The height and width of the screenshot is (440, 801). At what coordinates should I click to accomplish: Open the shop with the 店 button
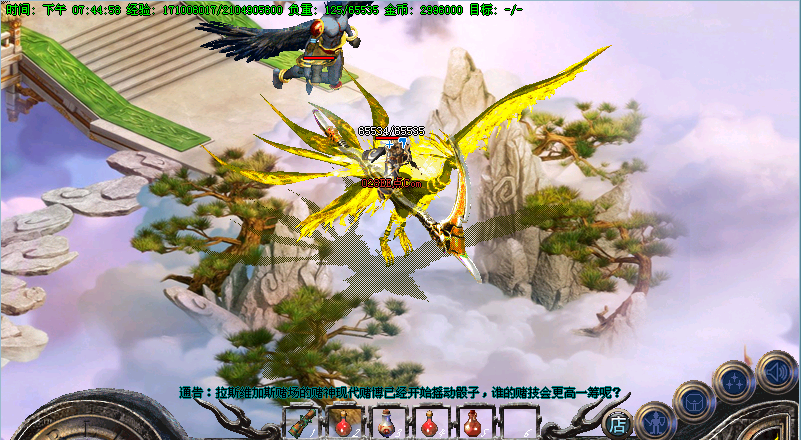(x=619, y=423)
